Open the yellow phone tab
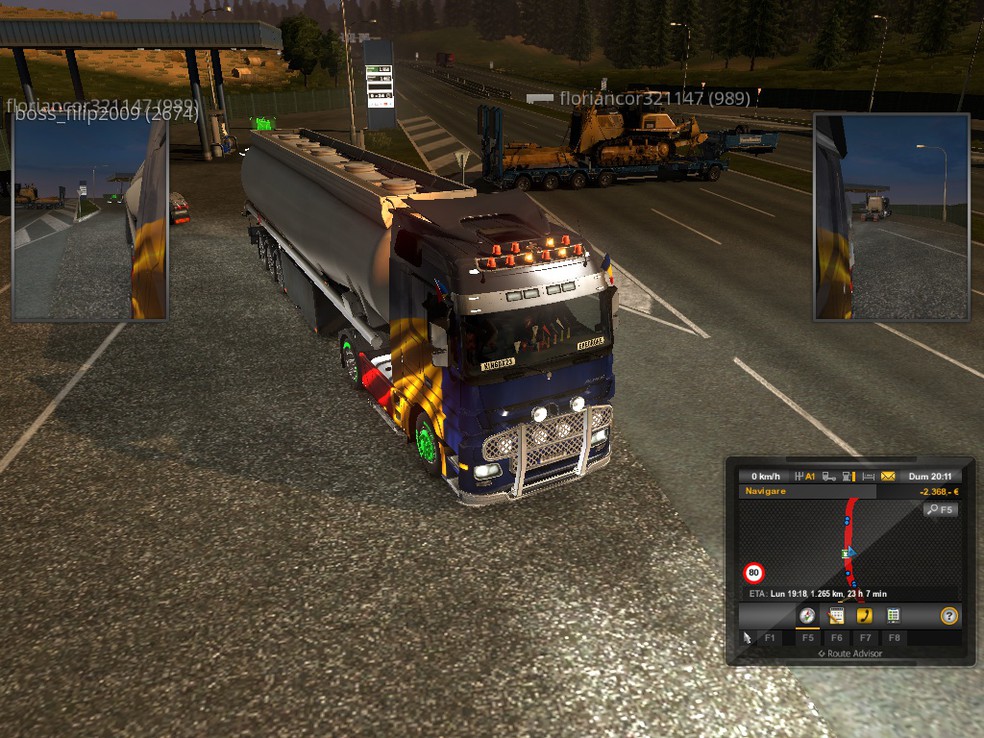The width and height of the screenshot is (984, 738). pos(865,616)
